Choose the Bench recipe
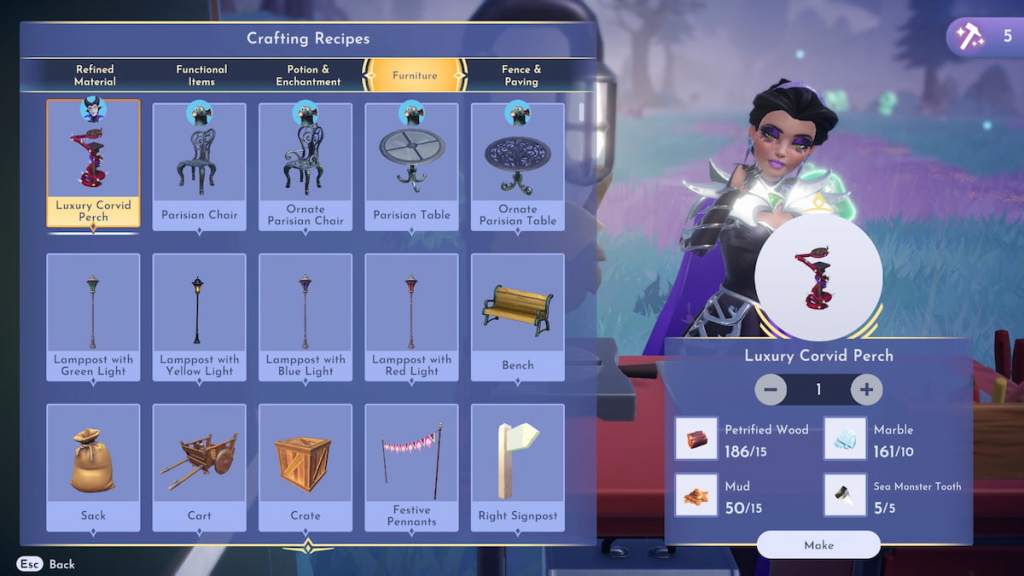1024x576 pixels. [518, 316]
